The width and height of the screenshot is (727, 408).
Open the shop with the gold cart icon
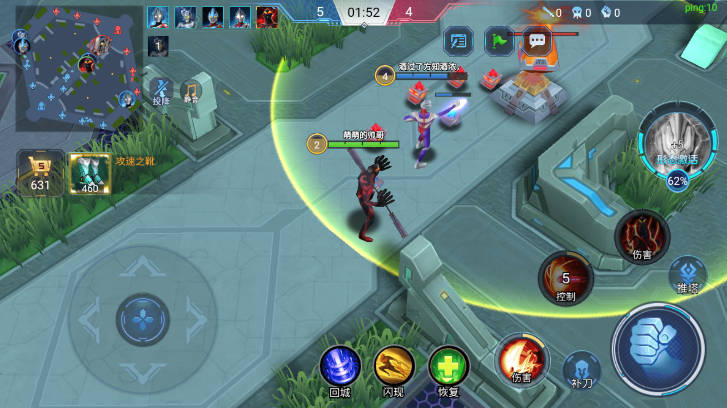pos(40,172)
